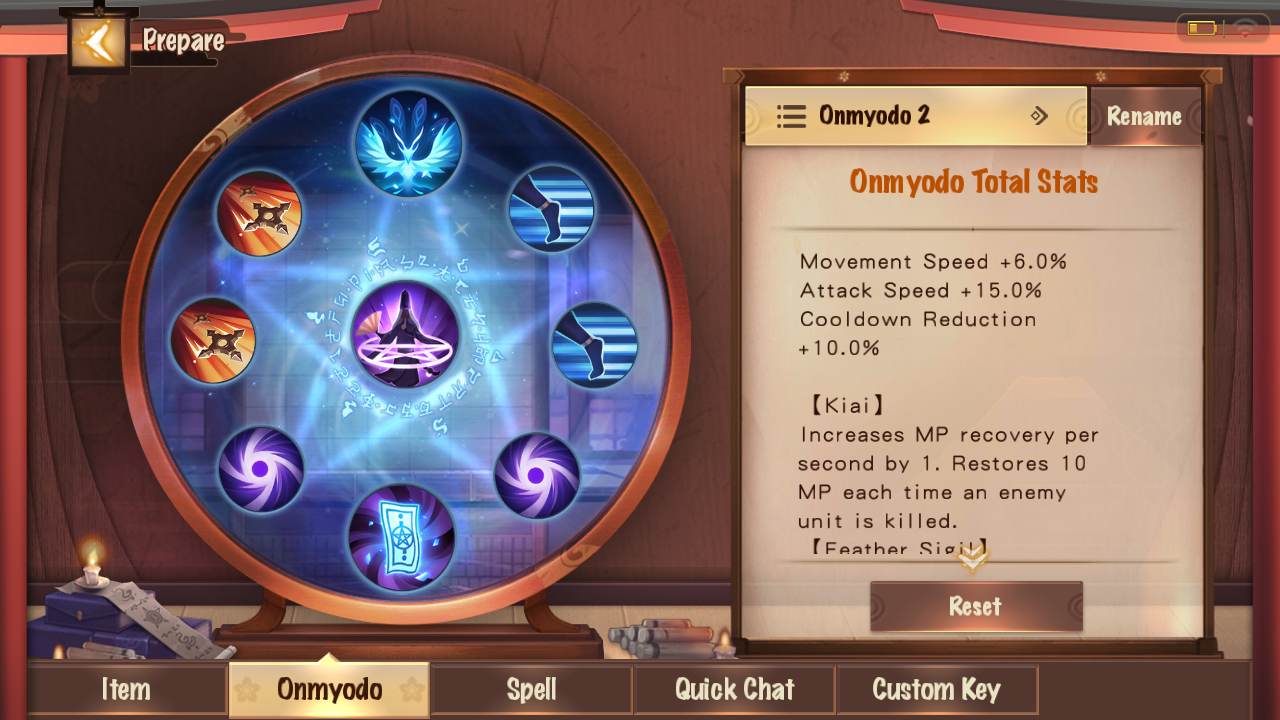
Task: Reset the Onmyodo configuration
Action: point(975,606)
